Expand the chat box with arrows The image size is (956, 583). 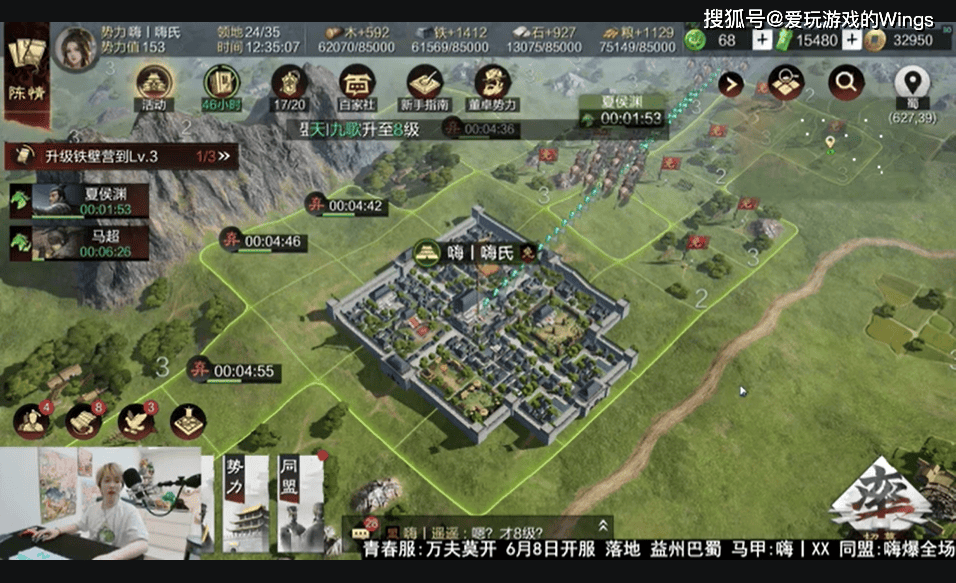click(603, 525)
